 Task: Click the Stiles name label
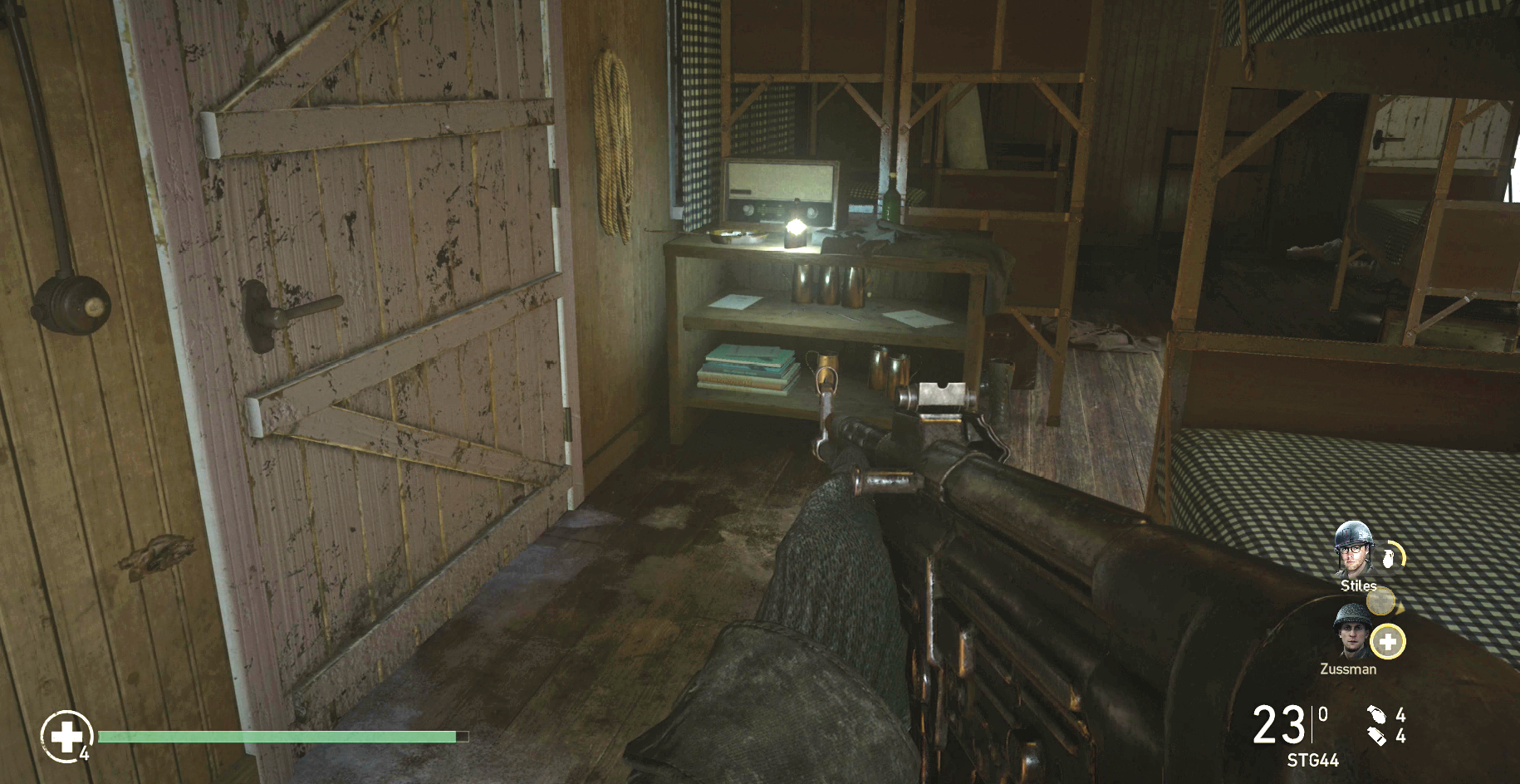pyautogui.click(x=1357, y=585)
